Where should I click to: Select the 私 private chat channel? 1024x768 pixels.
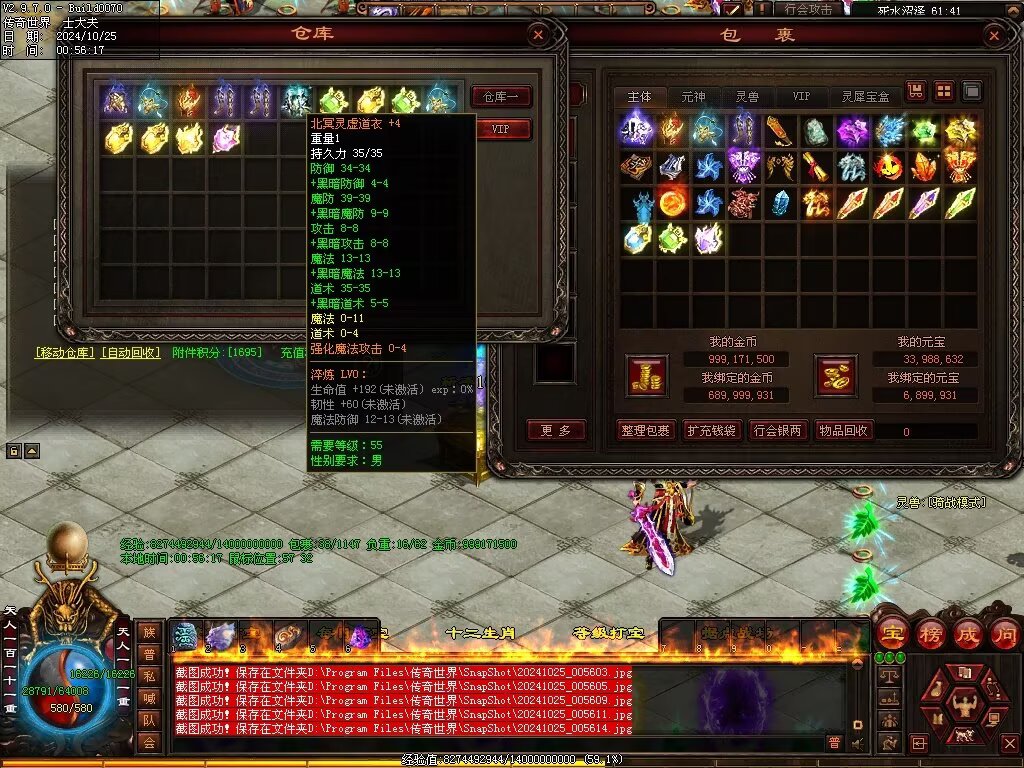tap(149, 675)
